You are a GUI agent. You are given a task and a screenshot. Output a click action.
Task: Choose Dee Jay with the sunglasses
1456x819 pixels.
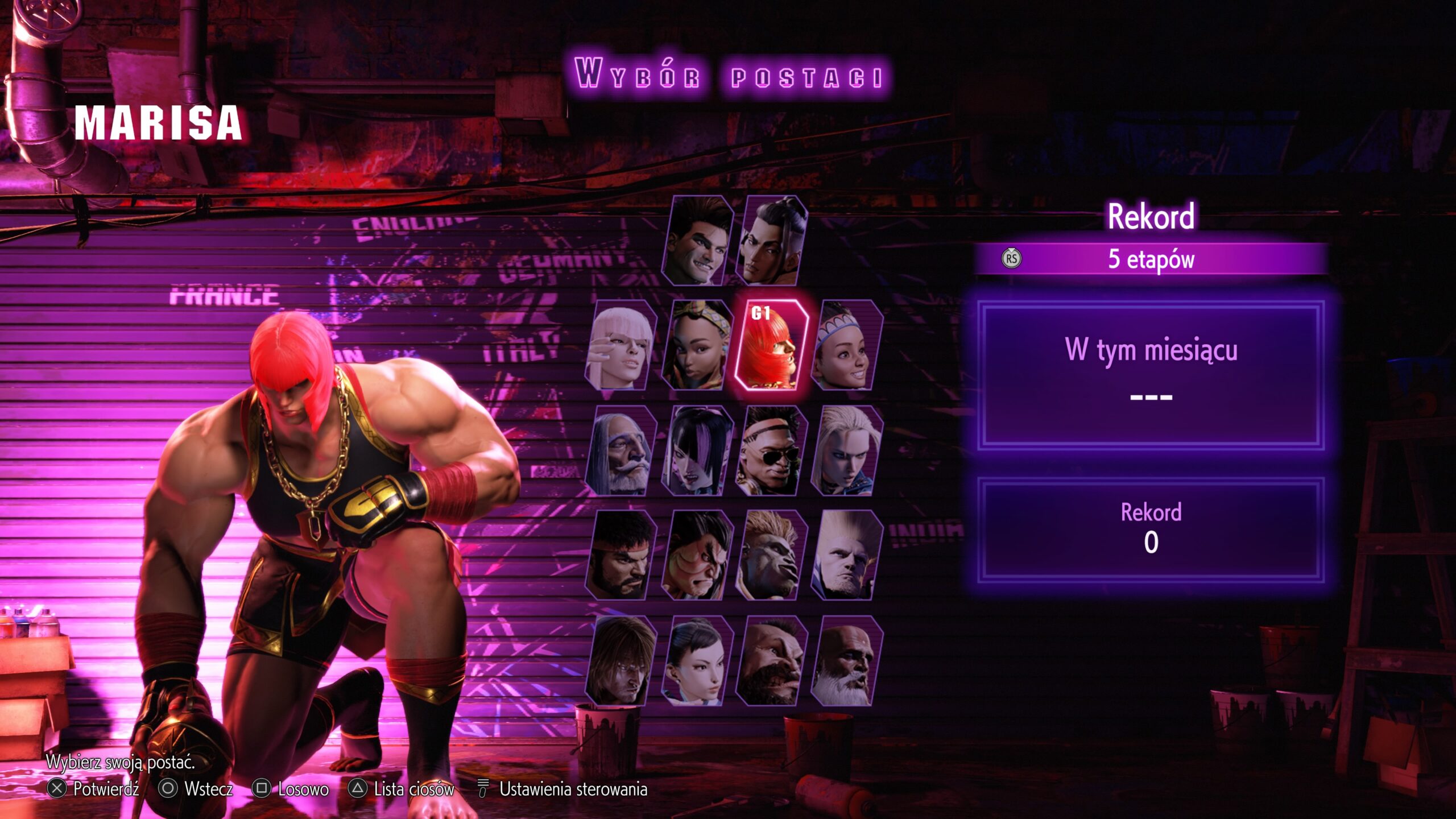tap(771, 450)
